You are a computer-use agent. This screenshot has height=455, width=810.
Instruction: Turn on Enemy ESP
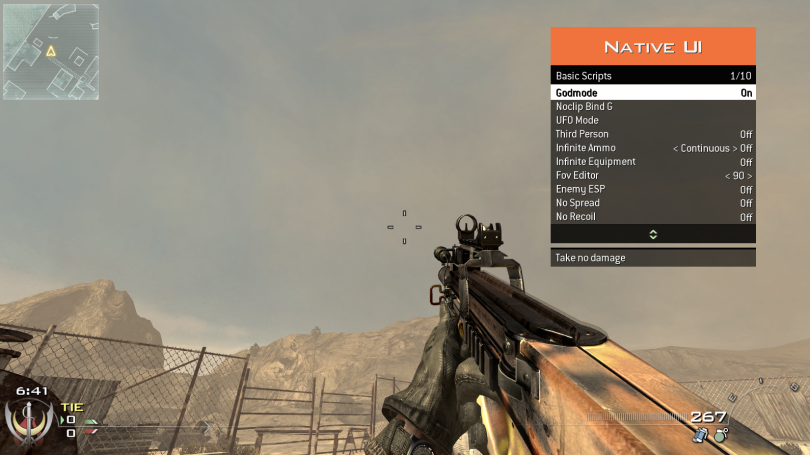653,189
